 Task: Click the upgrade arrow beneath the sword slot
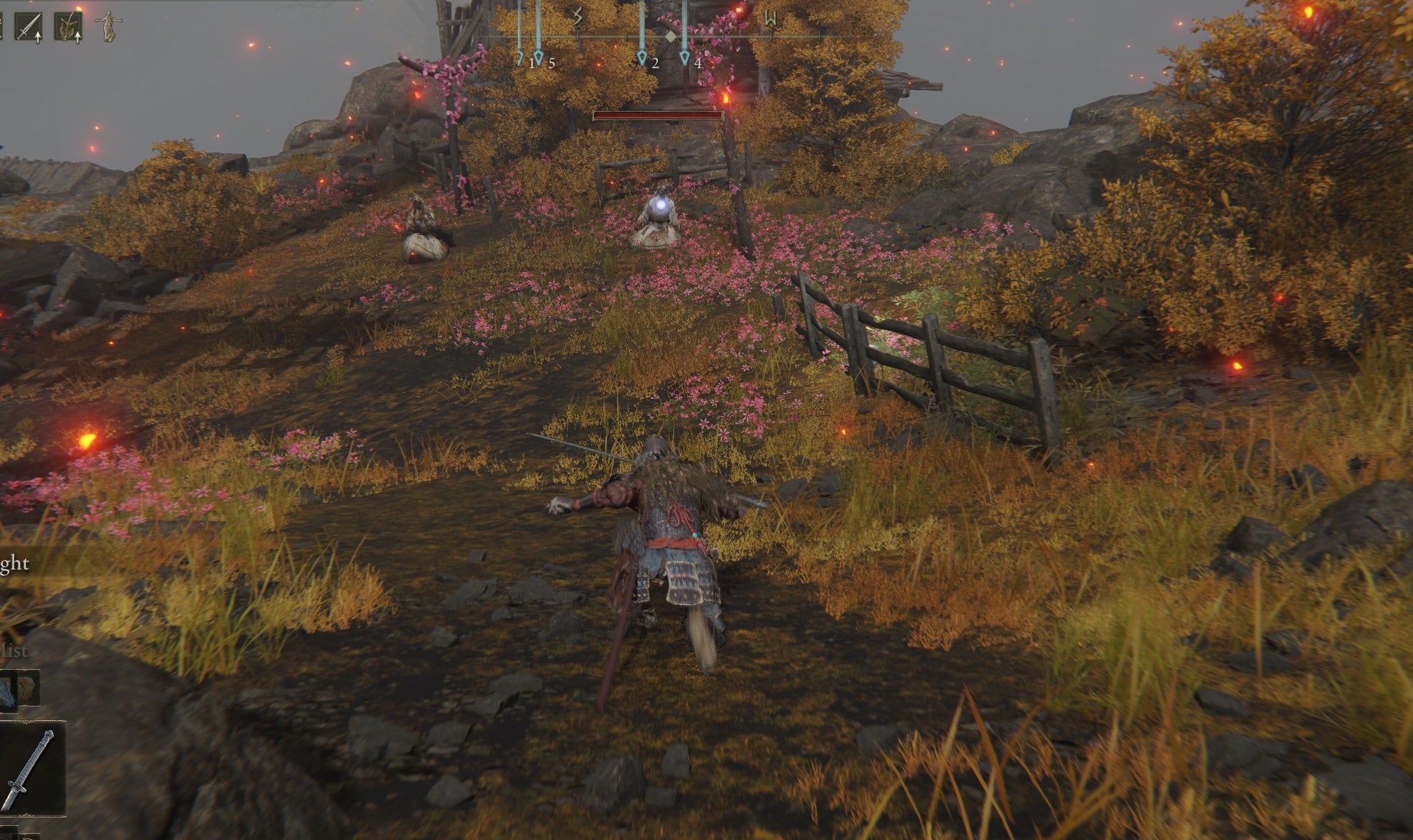pyautogui.click(x=38, y=37)
